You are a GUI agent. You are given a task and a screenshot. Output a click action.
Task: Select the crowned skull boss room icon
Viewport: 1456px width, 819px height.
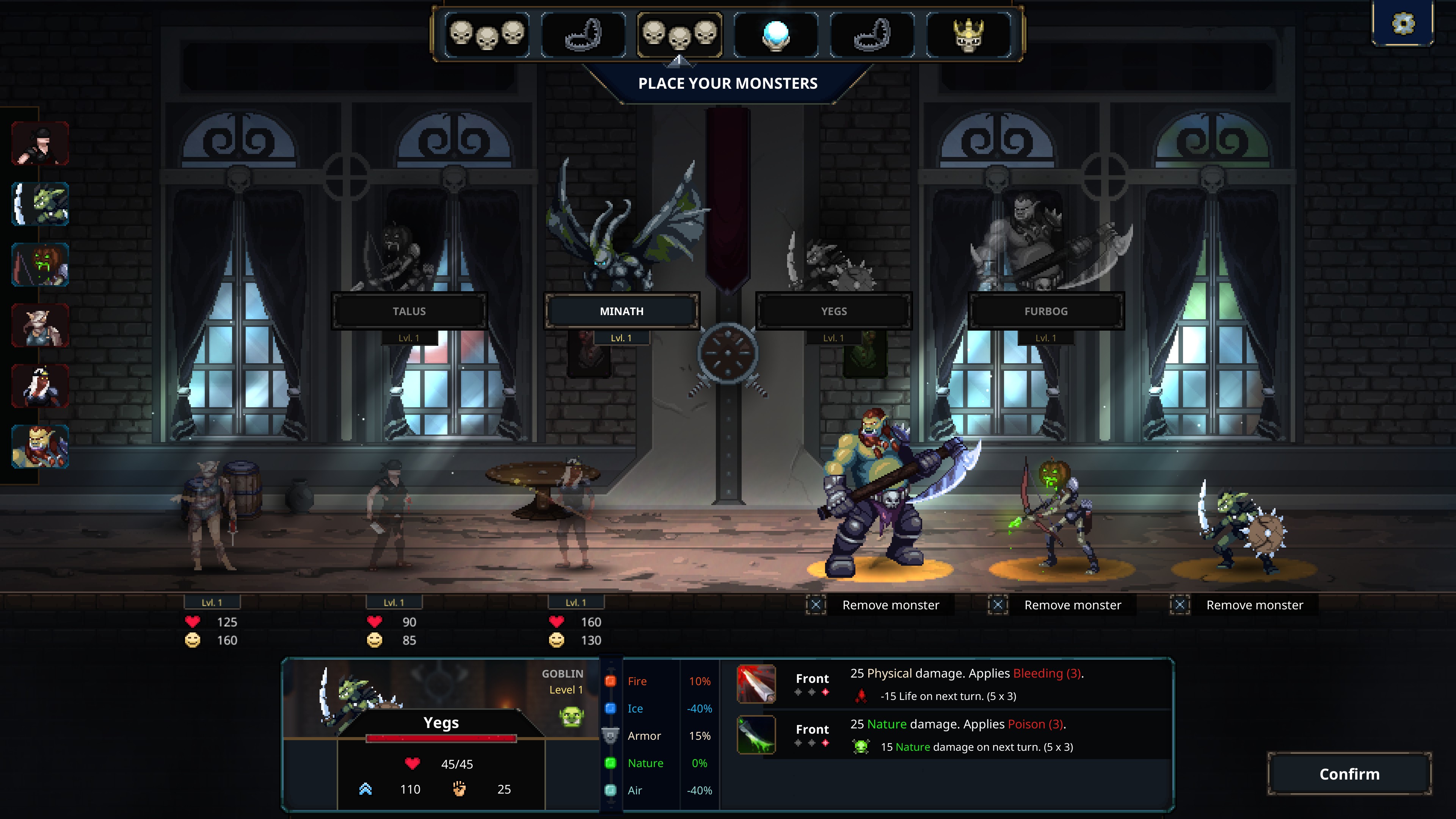pos(969,35)
